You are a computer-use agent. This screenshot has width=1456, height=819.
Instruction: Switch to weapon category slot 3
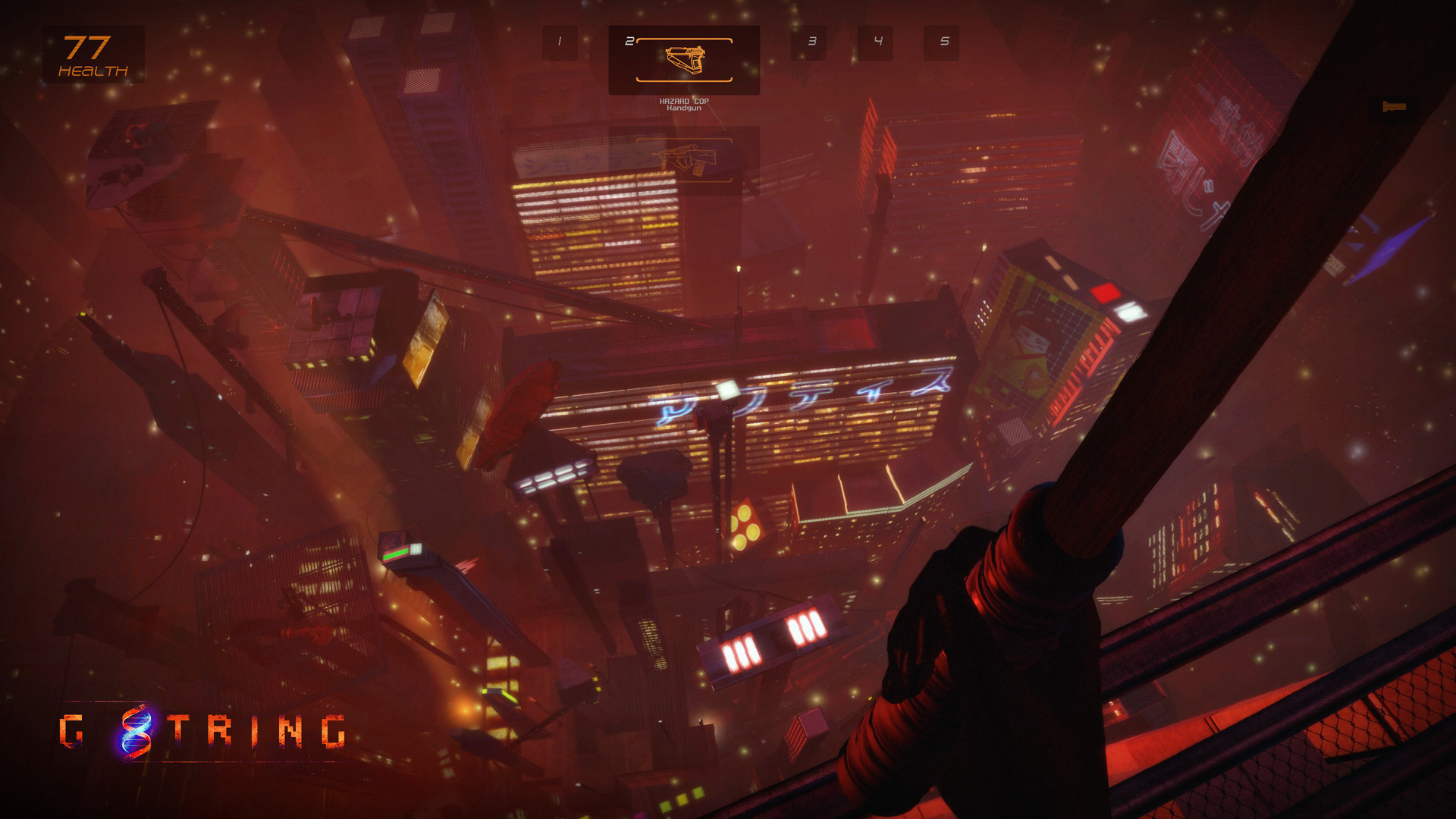point(811,42)
